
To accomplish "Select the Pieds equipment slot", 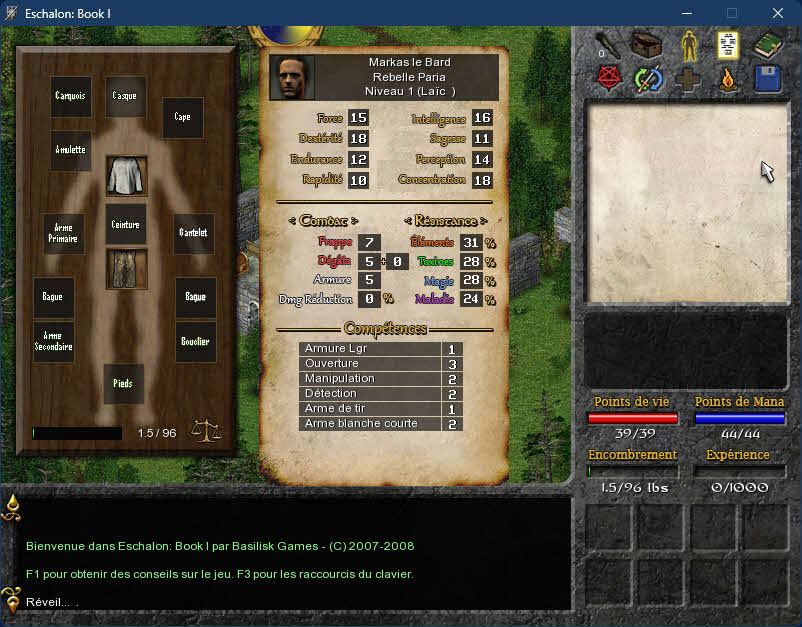I will pyautogui.click(x=124, y=384).
